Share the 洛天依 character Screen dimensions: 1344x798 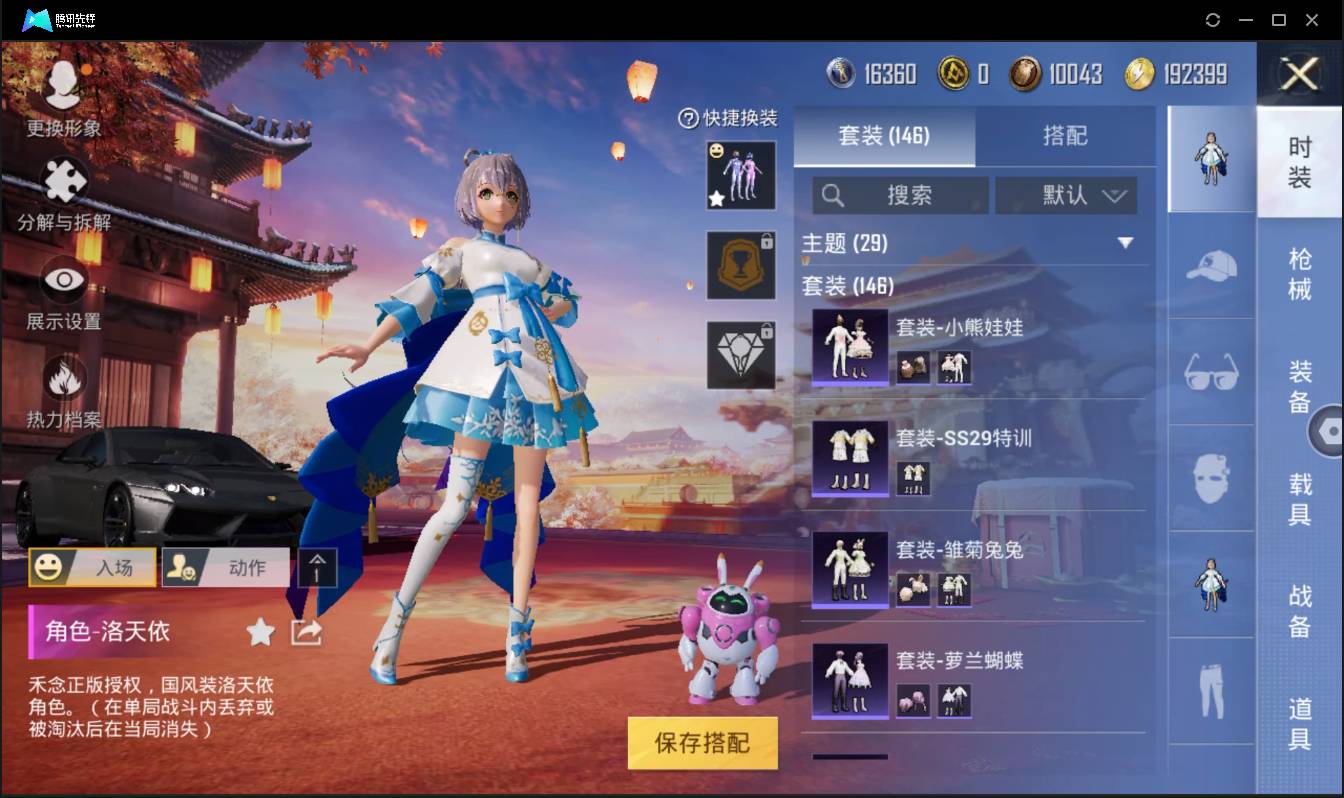coord(306,632)
